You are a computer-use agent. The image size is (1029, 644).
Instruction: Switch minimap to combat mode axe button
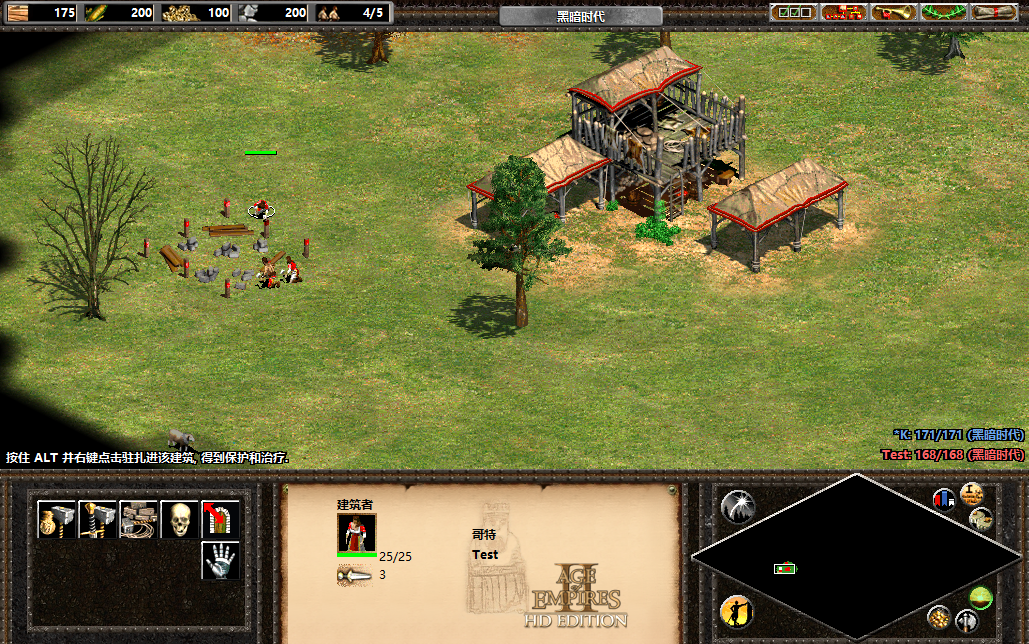(967, 620)
